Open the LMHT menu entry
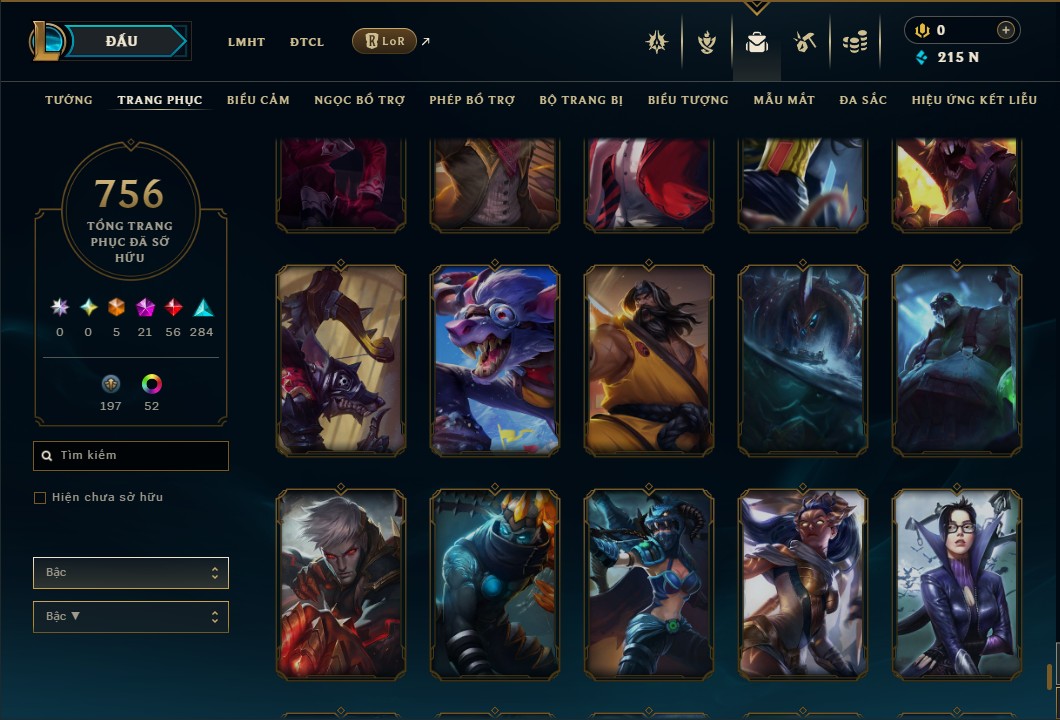1060x720 pixels. pos(246,42)
